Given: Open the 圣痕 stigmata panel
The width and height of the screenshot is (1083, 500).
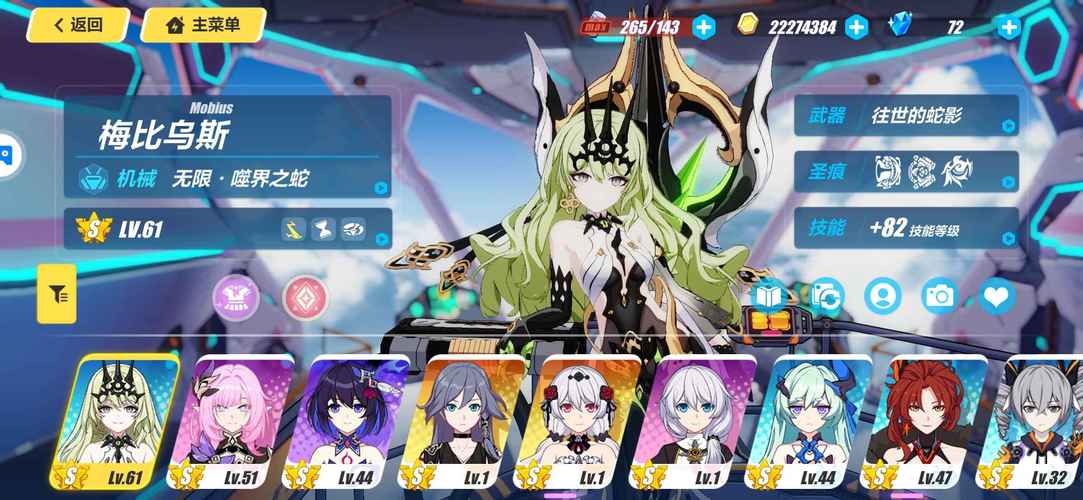Looking at the screenshot, I should pos(906,171).
